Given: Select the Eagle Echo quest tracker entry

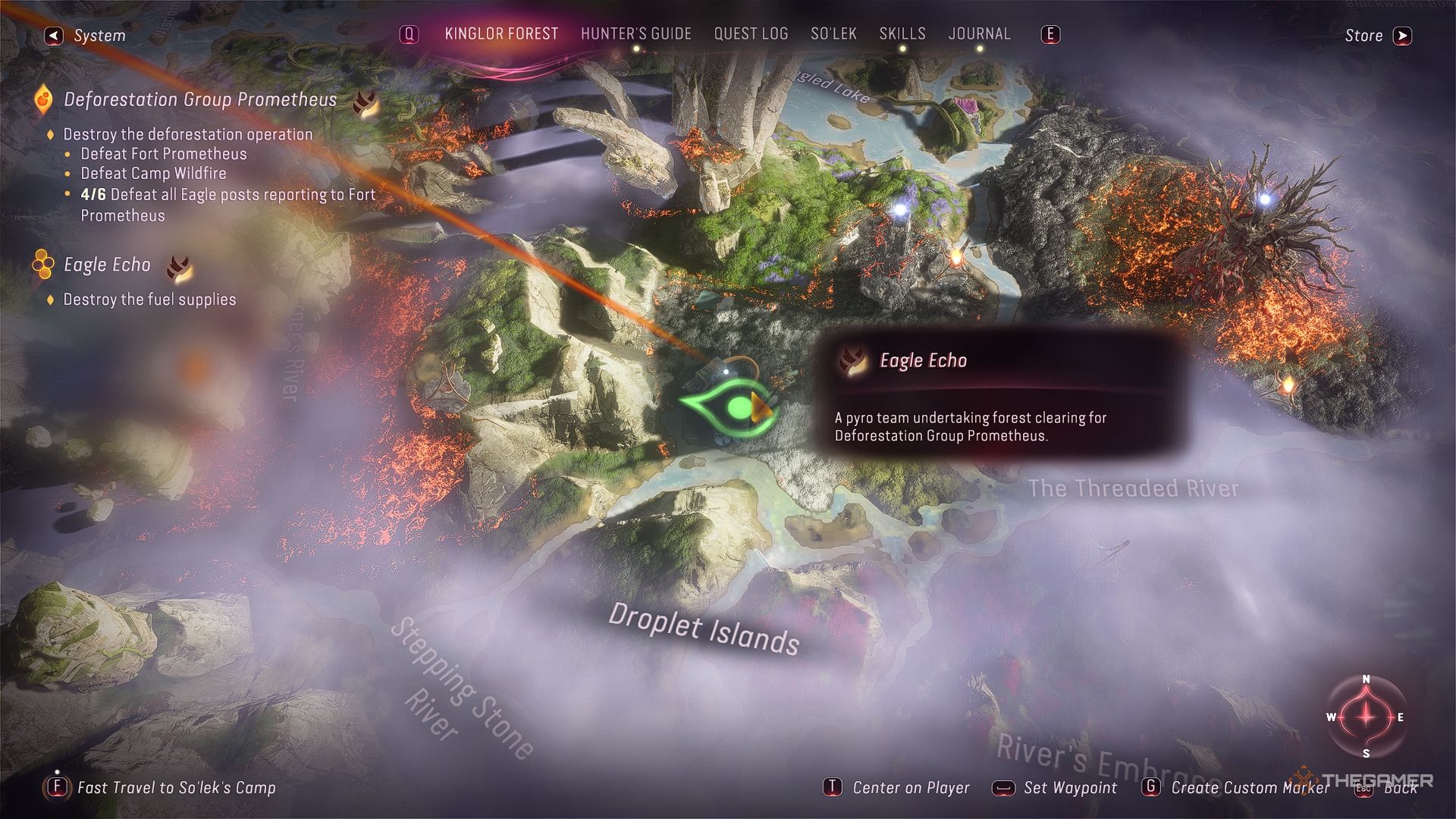Looking at the screenshot, I should (107, 265).
